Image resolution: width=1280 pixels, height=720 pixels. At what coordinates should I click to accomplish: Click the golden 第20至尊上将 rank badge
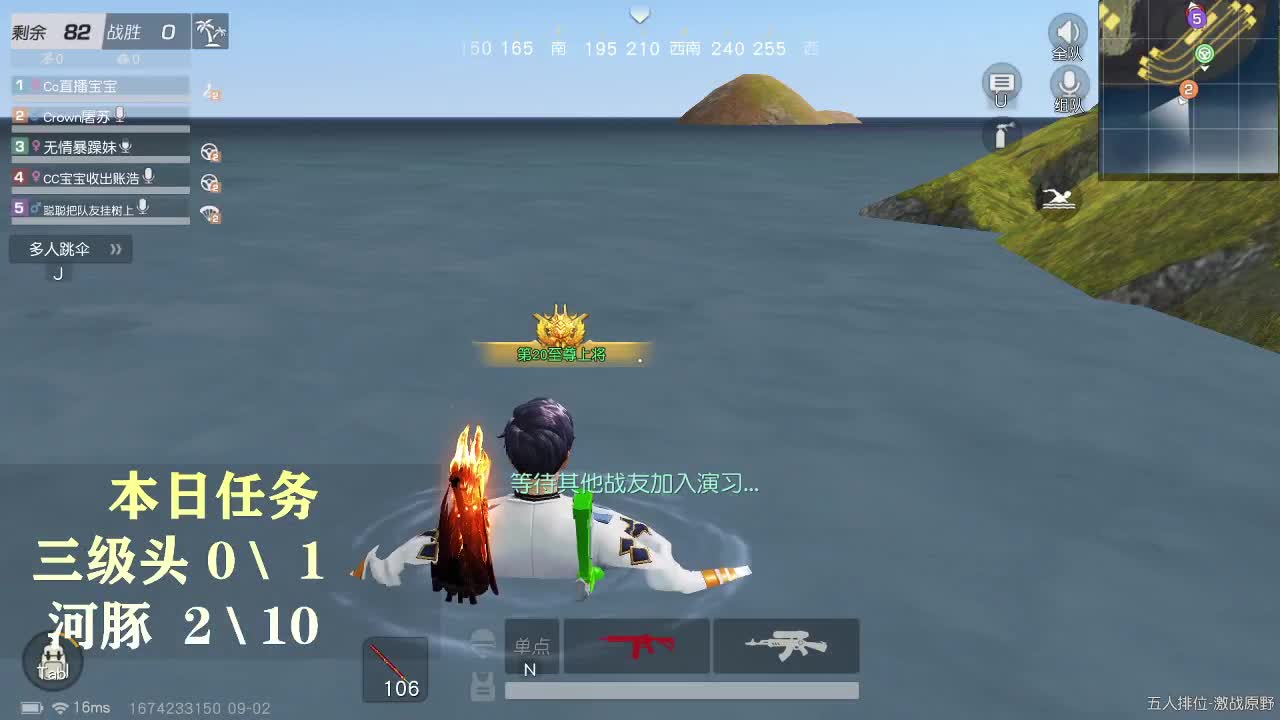coord(562,333)
